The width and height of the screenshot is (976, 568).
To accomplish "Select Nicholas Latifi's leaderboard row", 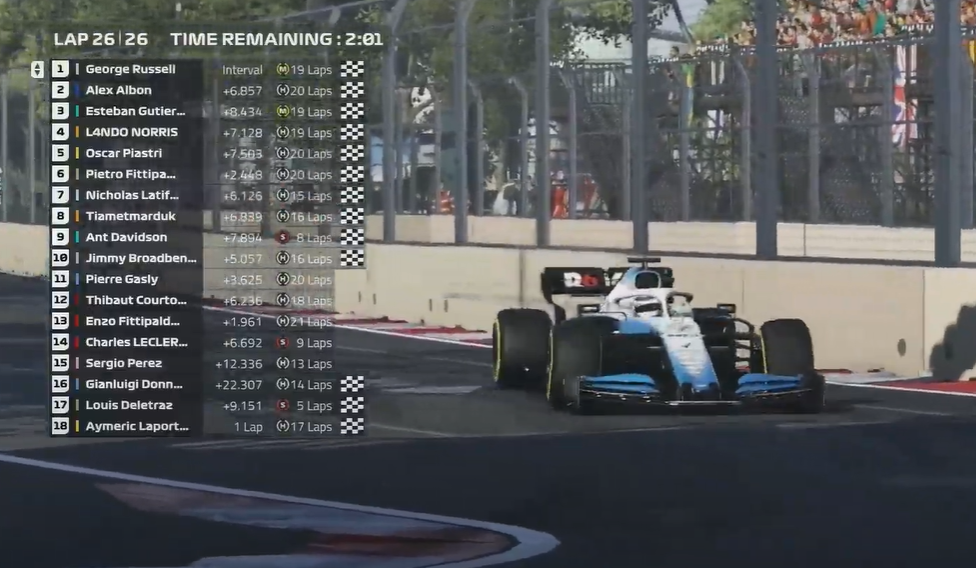I will point(132,195).
